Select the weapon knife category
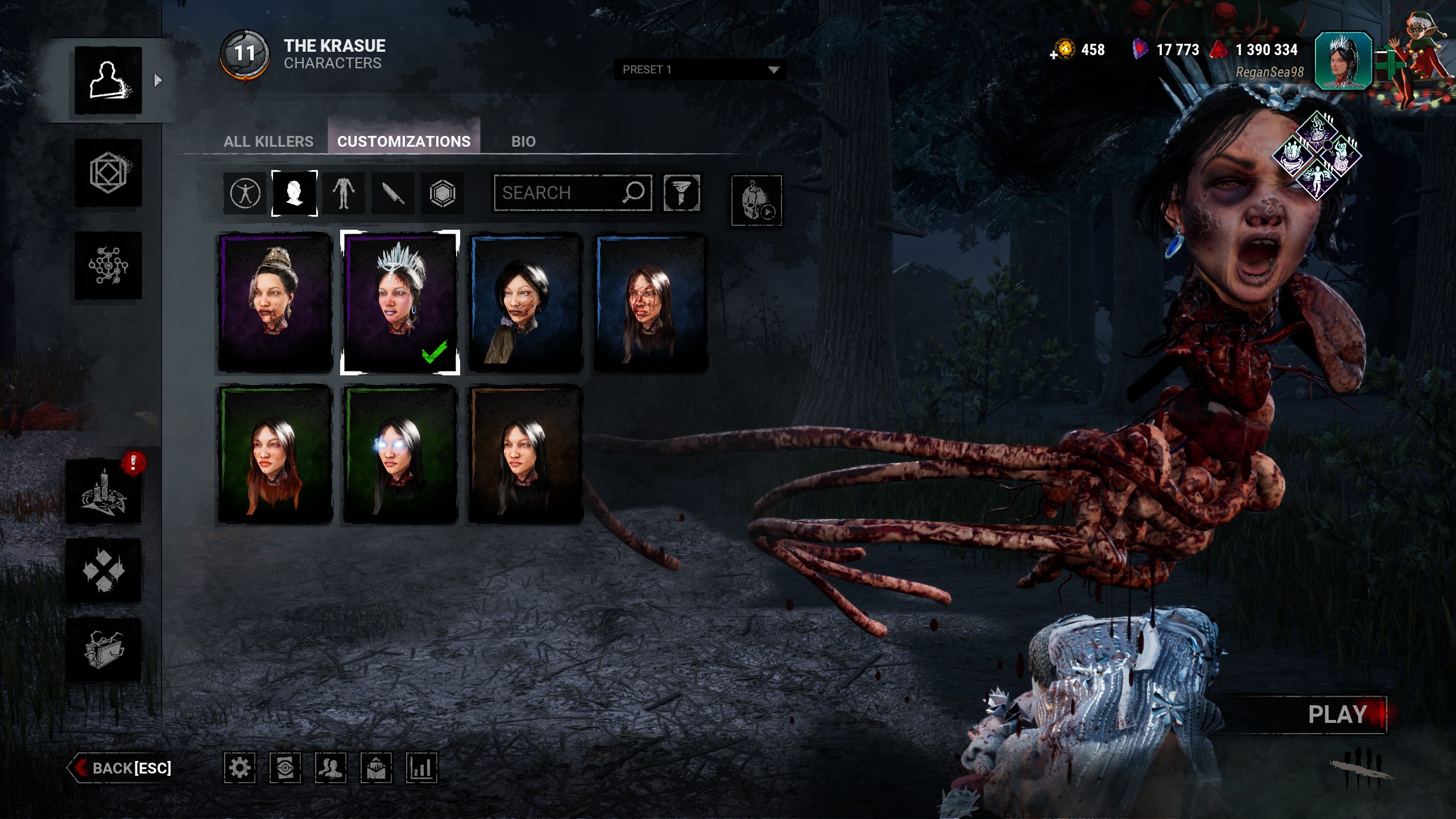This screenshot has width=1456, height=819. (393, 193)
